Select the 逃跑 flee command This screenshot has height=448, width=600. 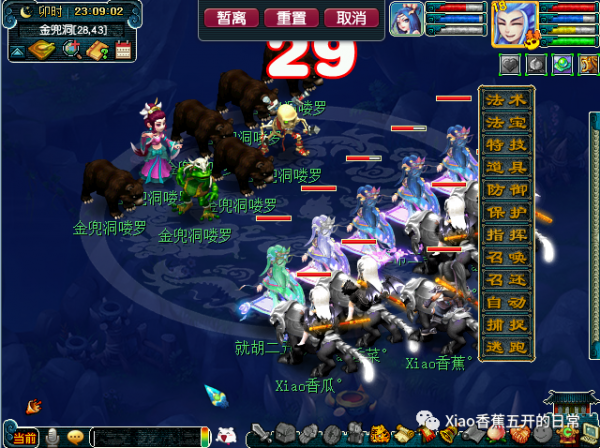pyautogui.click(x=506, y=346)
